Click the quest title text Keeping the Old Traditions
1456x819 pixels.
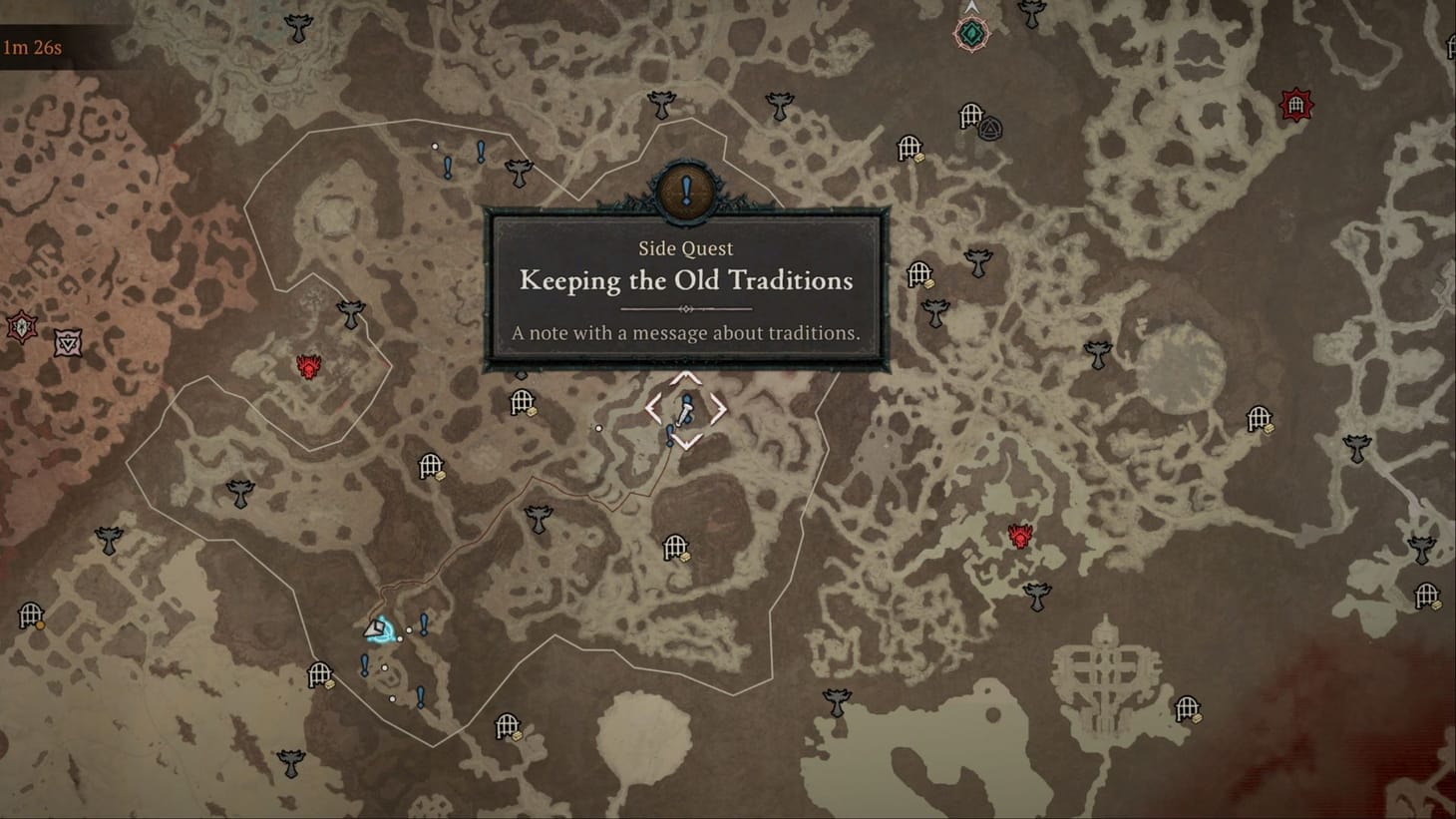pos(684,281)
